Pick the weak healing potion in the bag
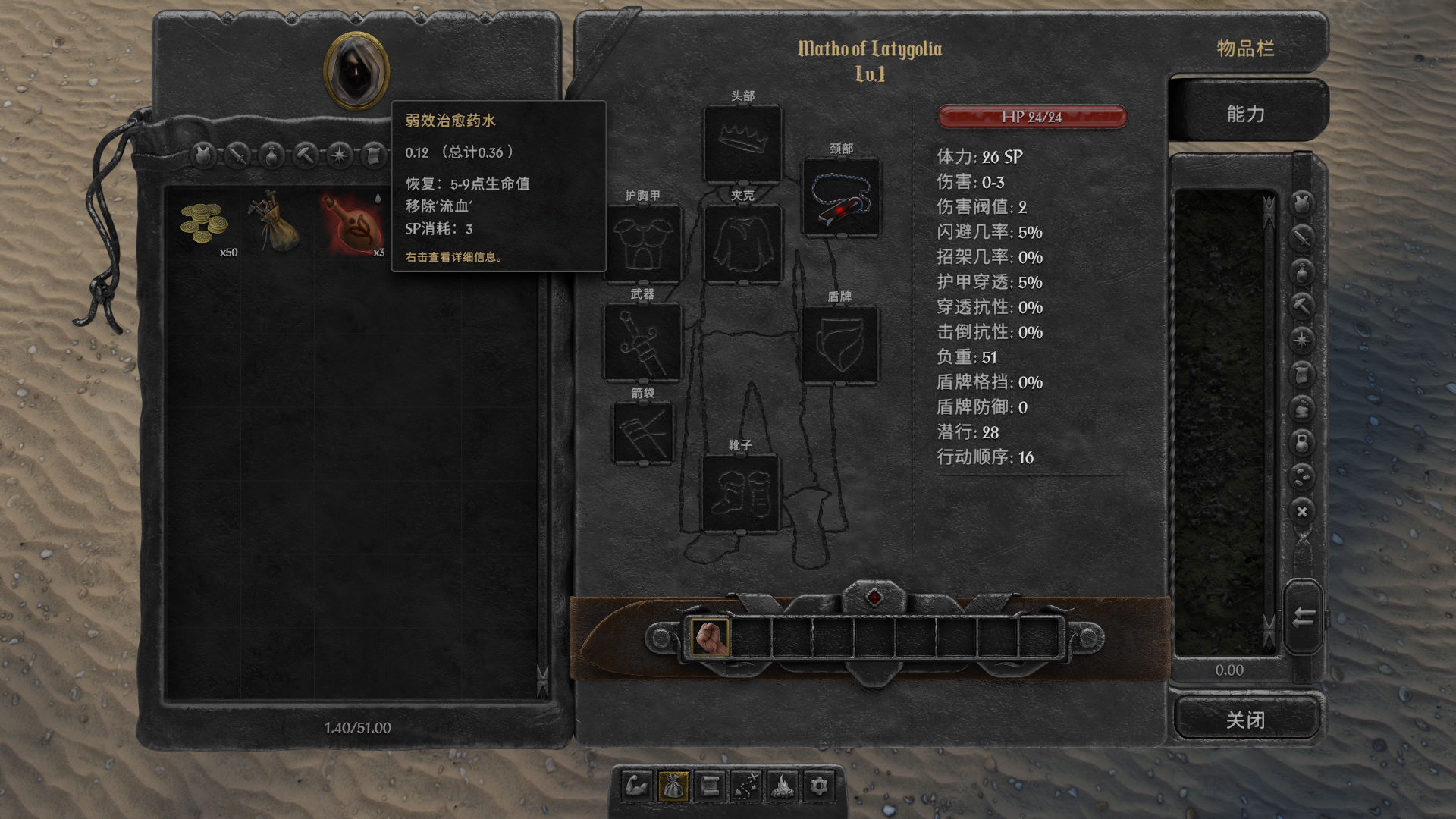 [x=353, y=225]
